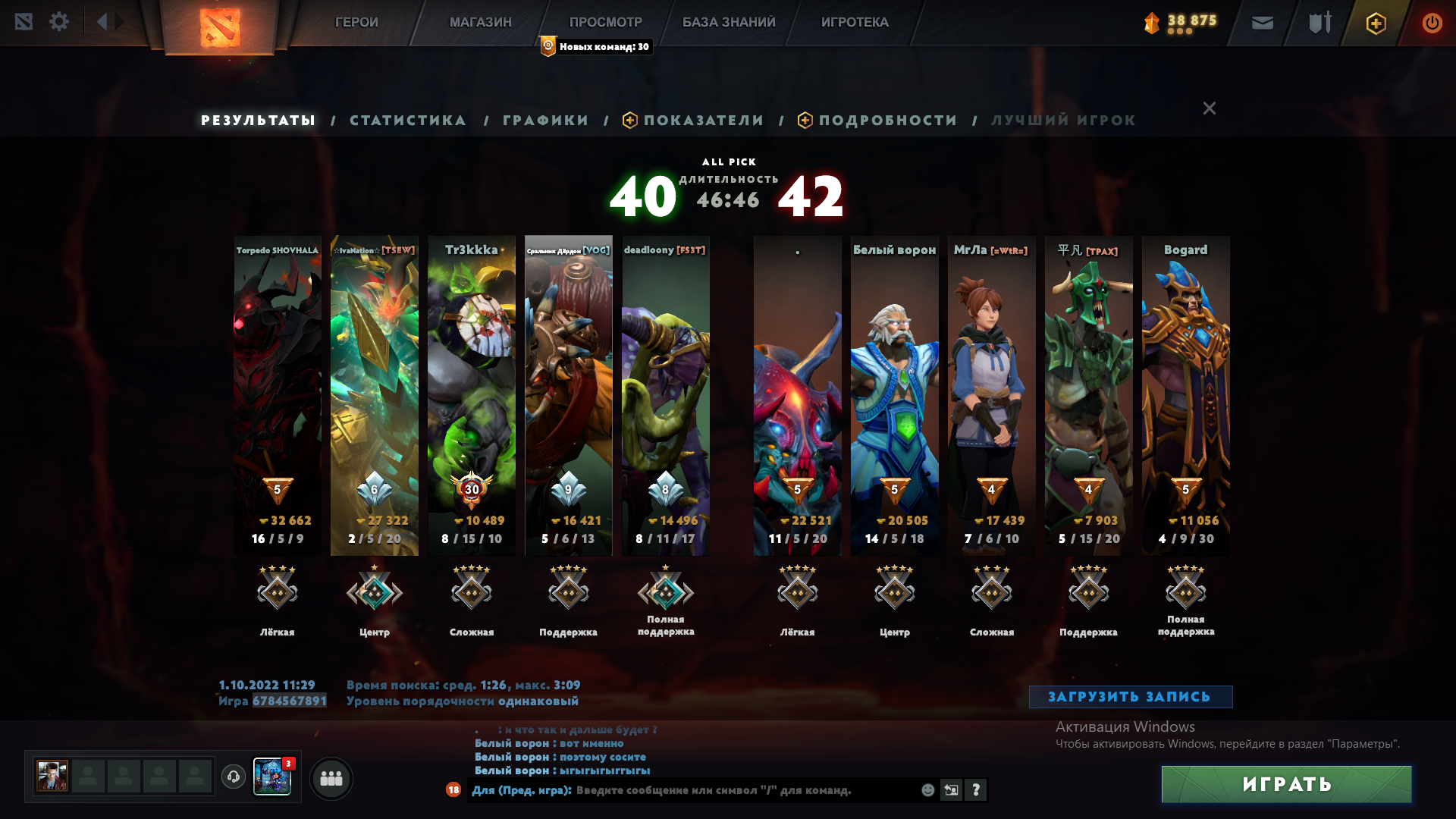Switch to the ГРАФИКИ tab
Viewport: 1456px width, 819px height.
coord(544,120)
